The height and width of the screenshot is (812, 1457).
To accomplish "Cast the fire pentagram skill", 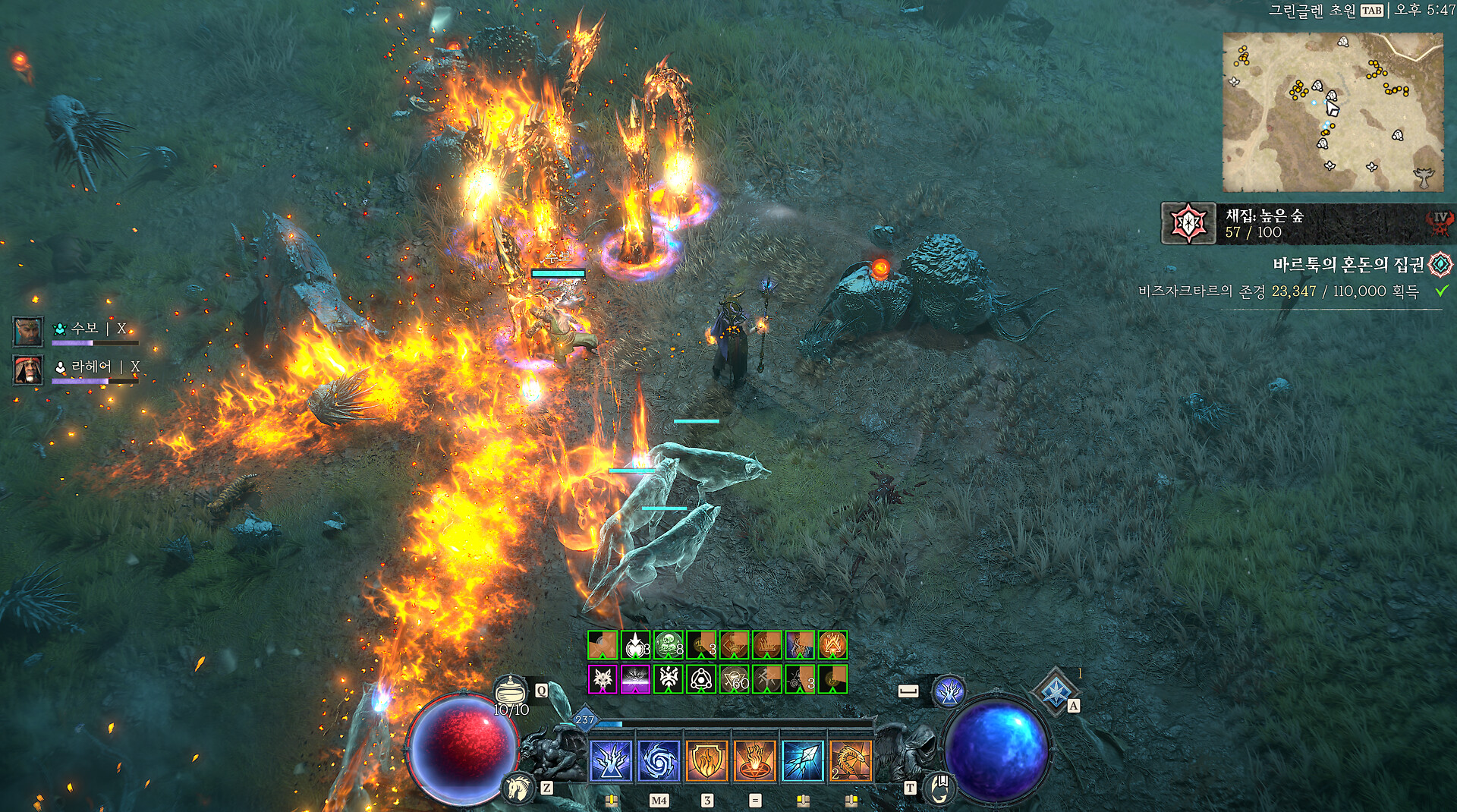I will point(754,761).
